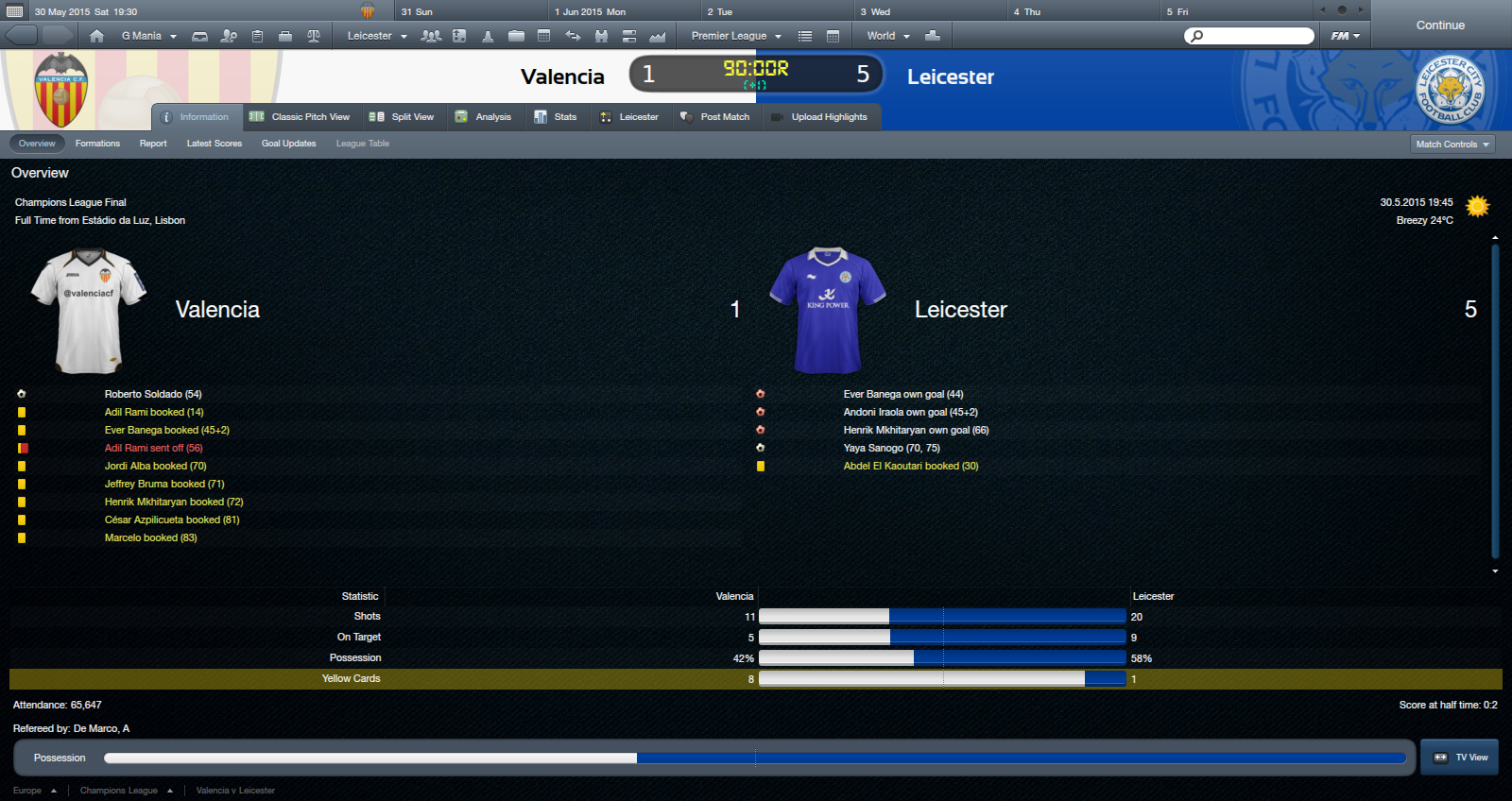The image size is (1512, 801).
Task: Select the Post Match tab
Action: coord(714,117)
